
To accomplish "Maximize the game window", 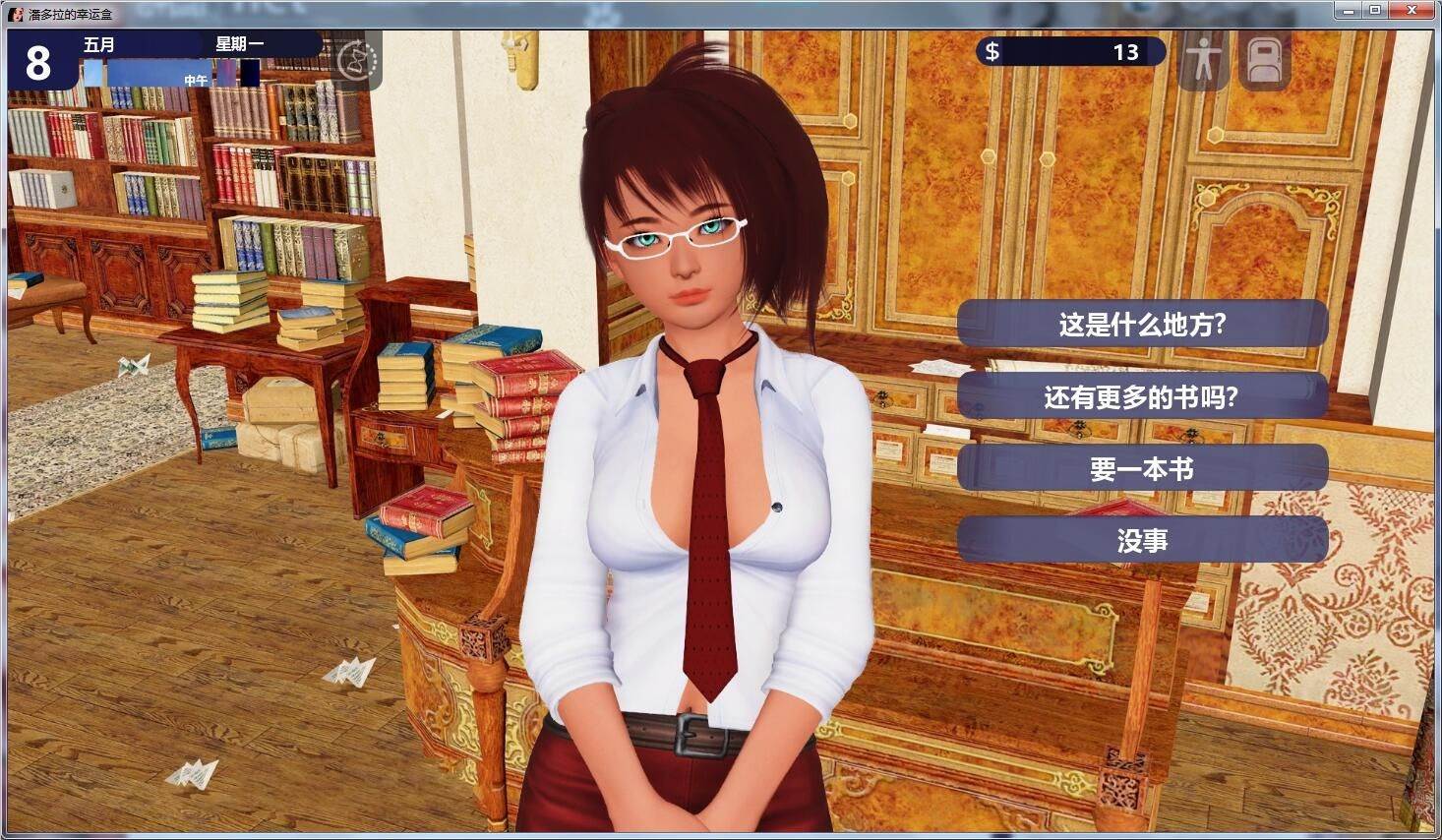I will [1374, 11].
